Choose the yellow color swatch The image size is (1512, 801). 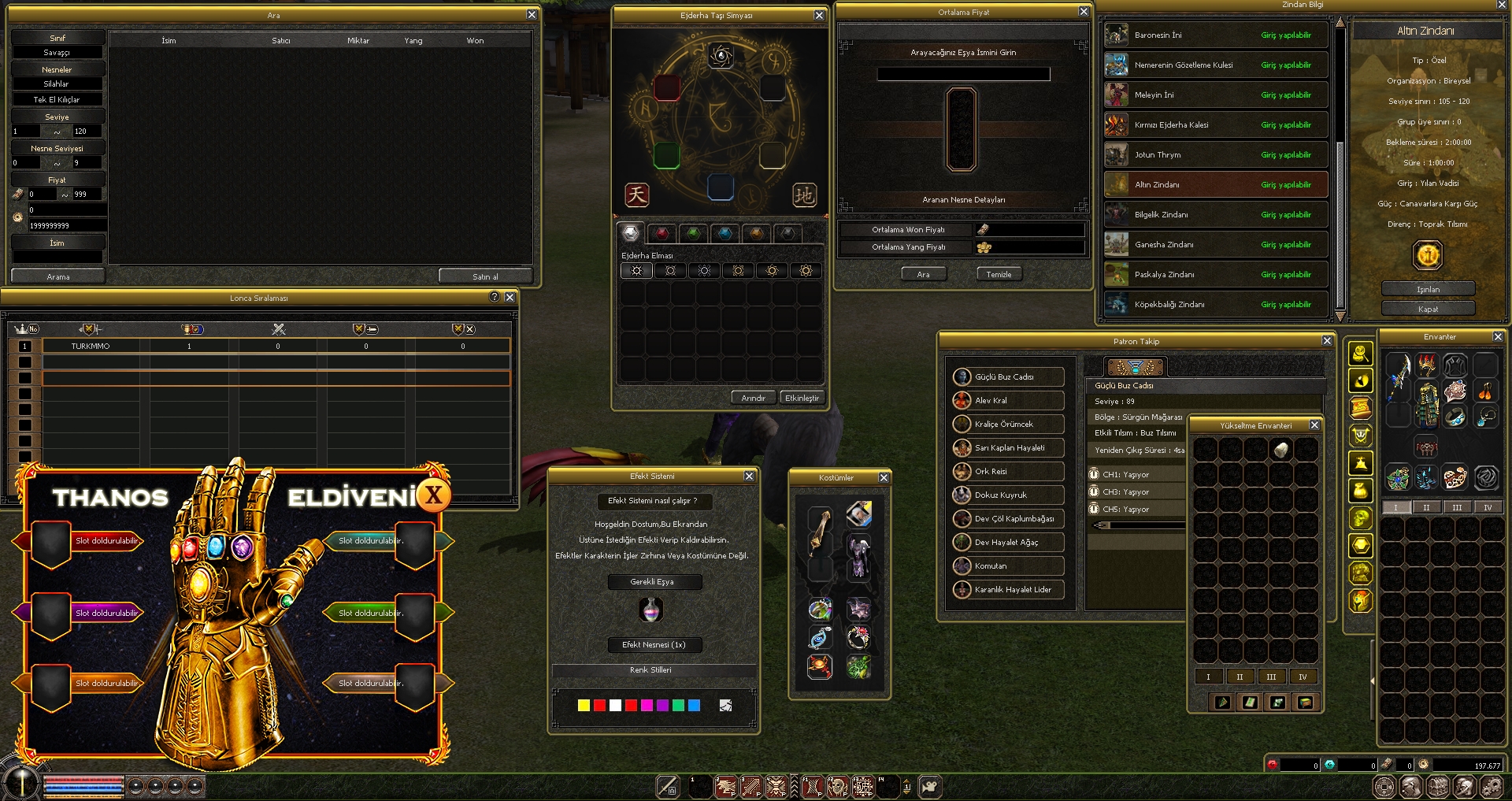(584, 706)
